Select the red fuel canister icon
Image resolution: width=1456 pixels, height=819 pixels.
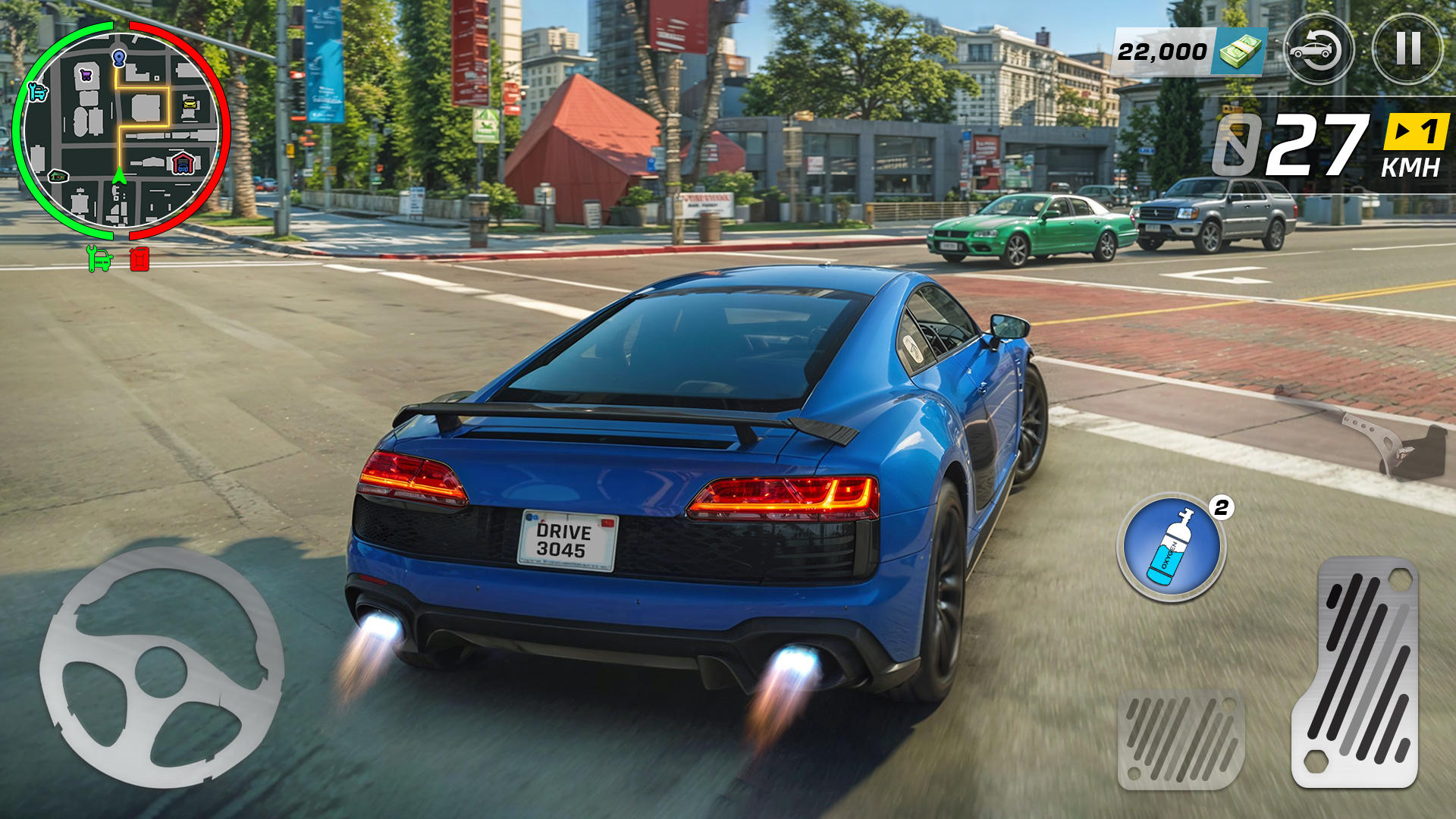click(139, 258)
